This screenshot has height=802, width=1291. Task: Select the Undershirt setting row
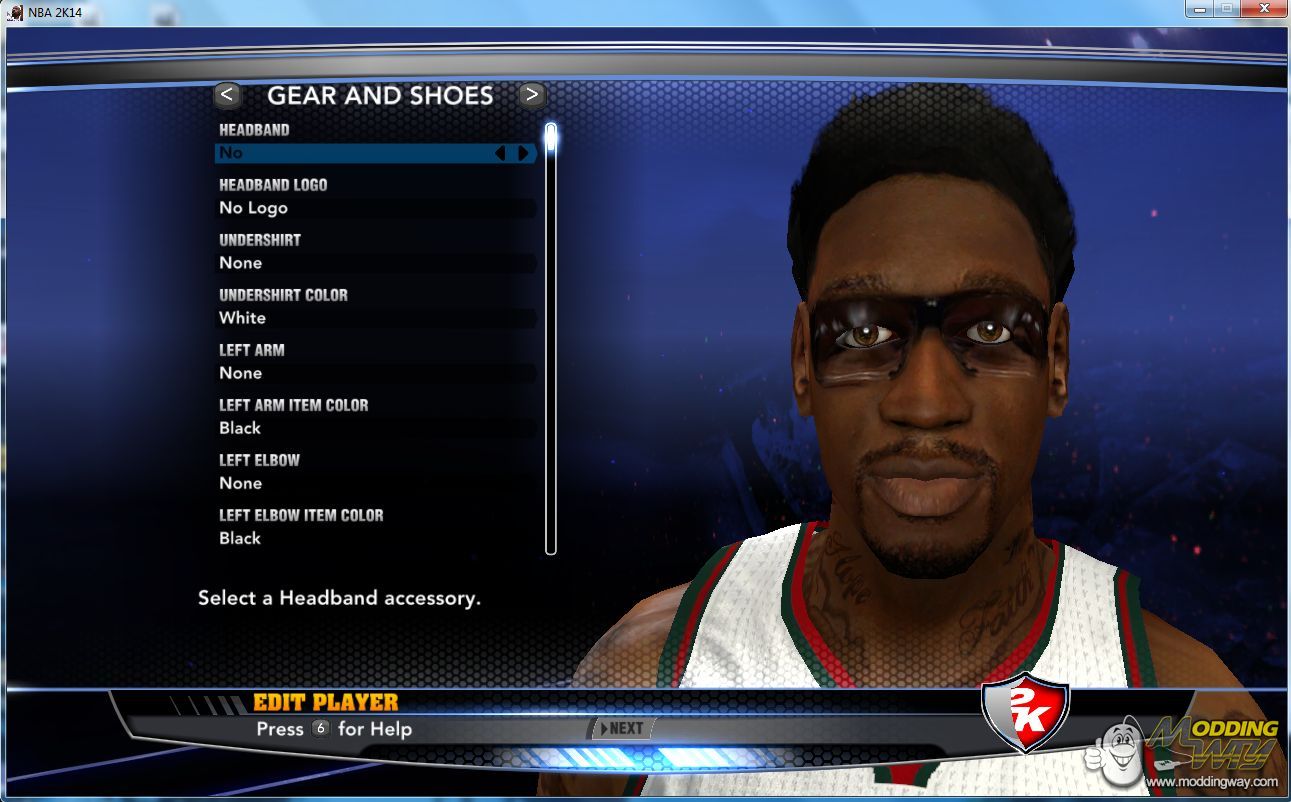(x=375, y=263)
